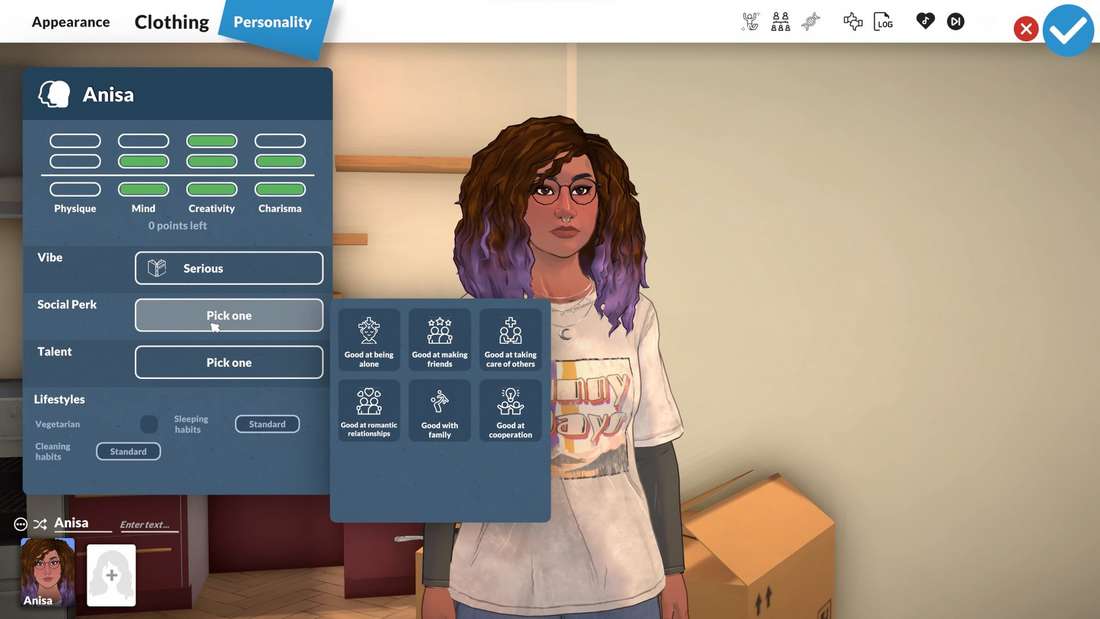Open the LOG file icon
This screenshot has height=619, width=1100.
click(x=883, y=22)
